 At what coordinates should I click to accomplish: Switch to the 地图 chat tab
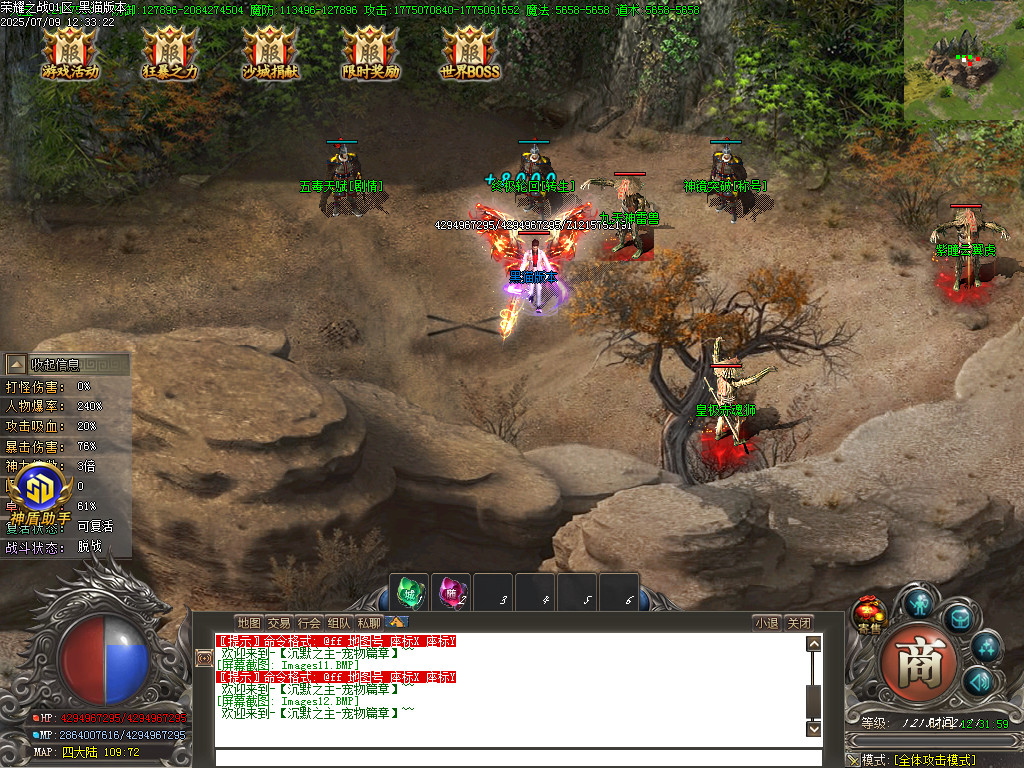click(248, 622)
